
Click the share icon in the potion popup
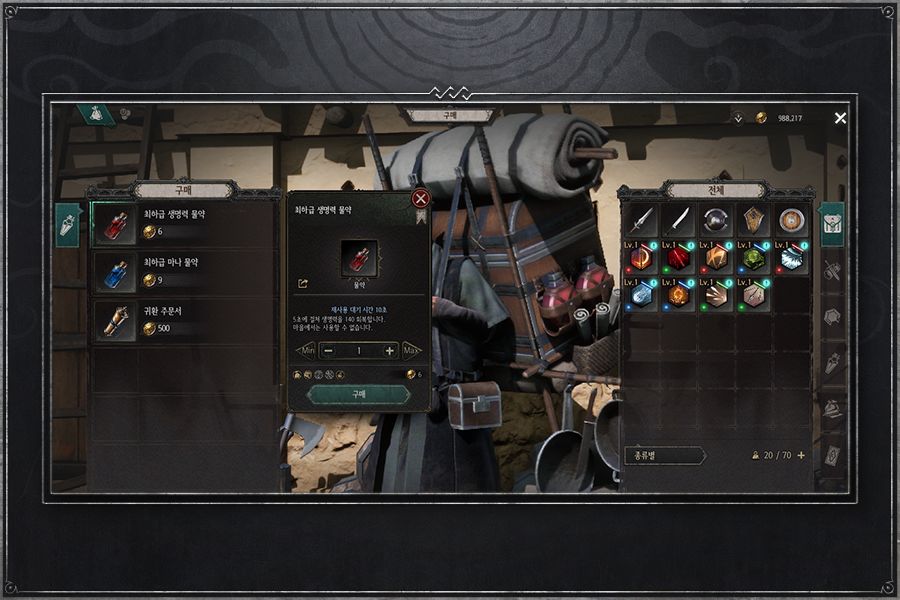303,283
